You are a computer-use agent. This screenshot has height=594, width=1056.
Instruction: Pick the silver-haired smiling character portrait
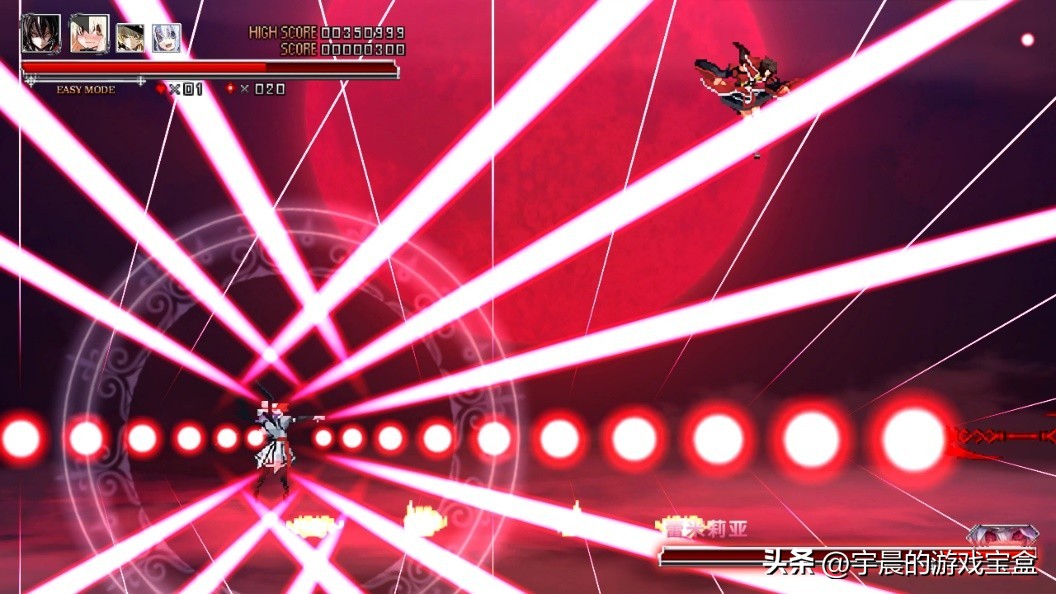click(x=166, y=38)
